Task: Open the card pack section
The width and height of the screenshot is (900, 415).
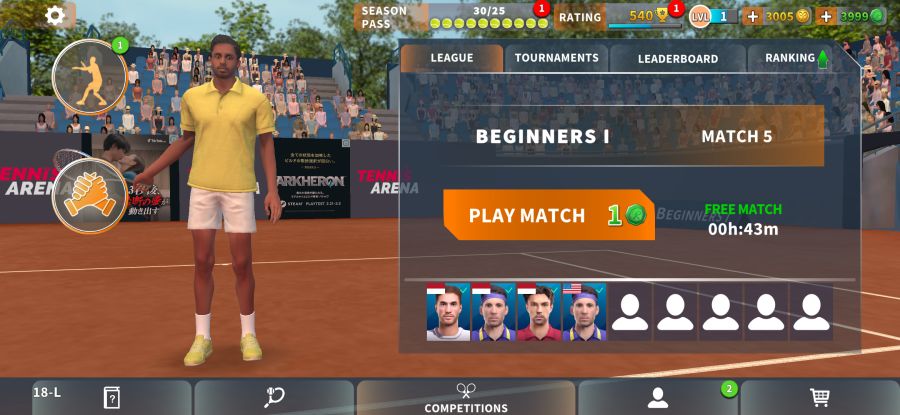Action: (112, 397)
